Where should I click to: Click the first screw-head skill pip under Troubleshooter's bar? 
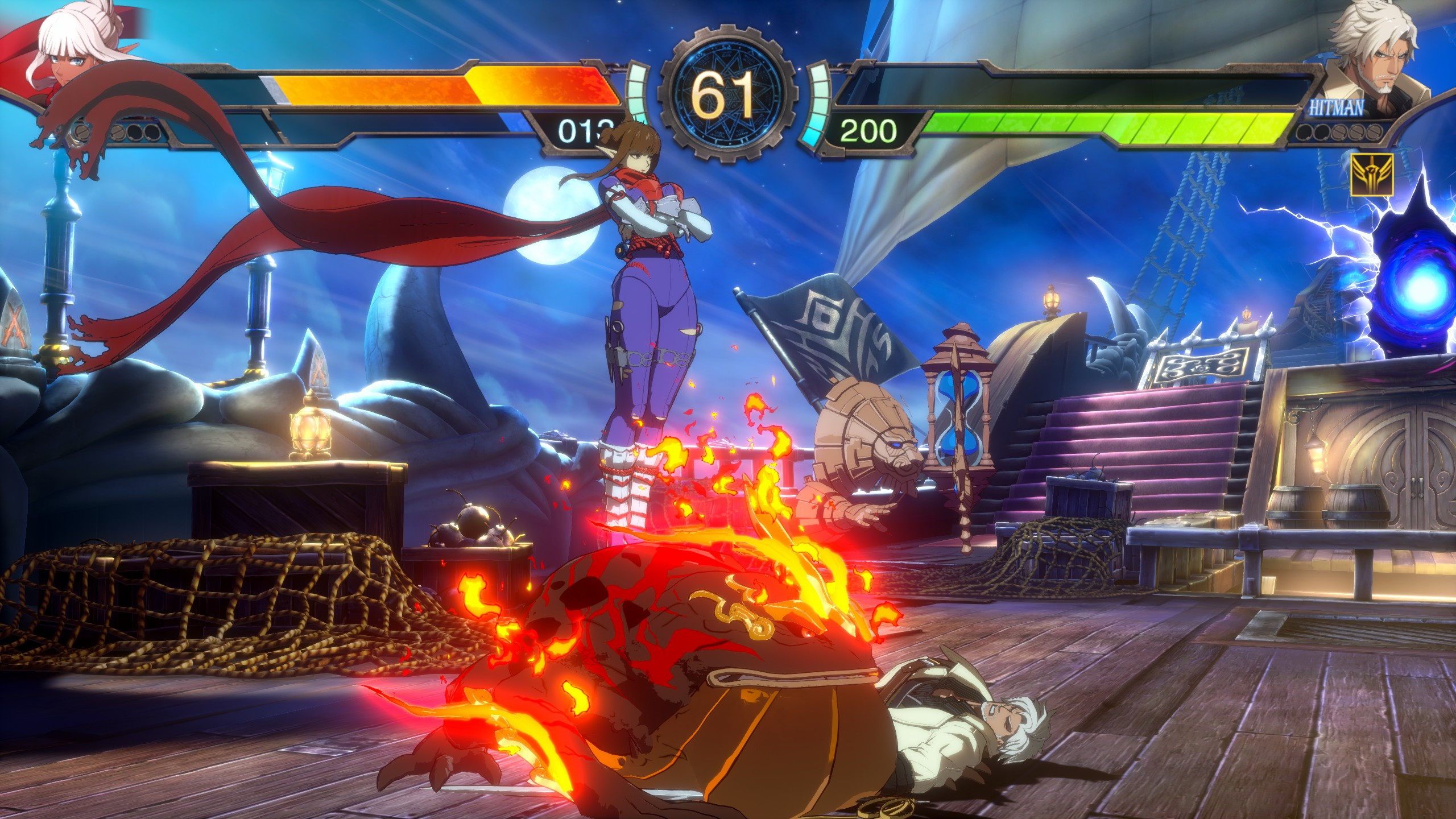tap(82, 131)
